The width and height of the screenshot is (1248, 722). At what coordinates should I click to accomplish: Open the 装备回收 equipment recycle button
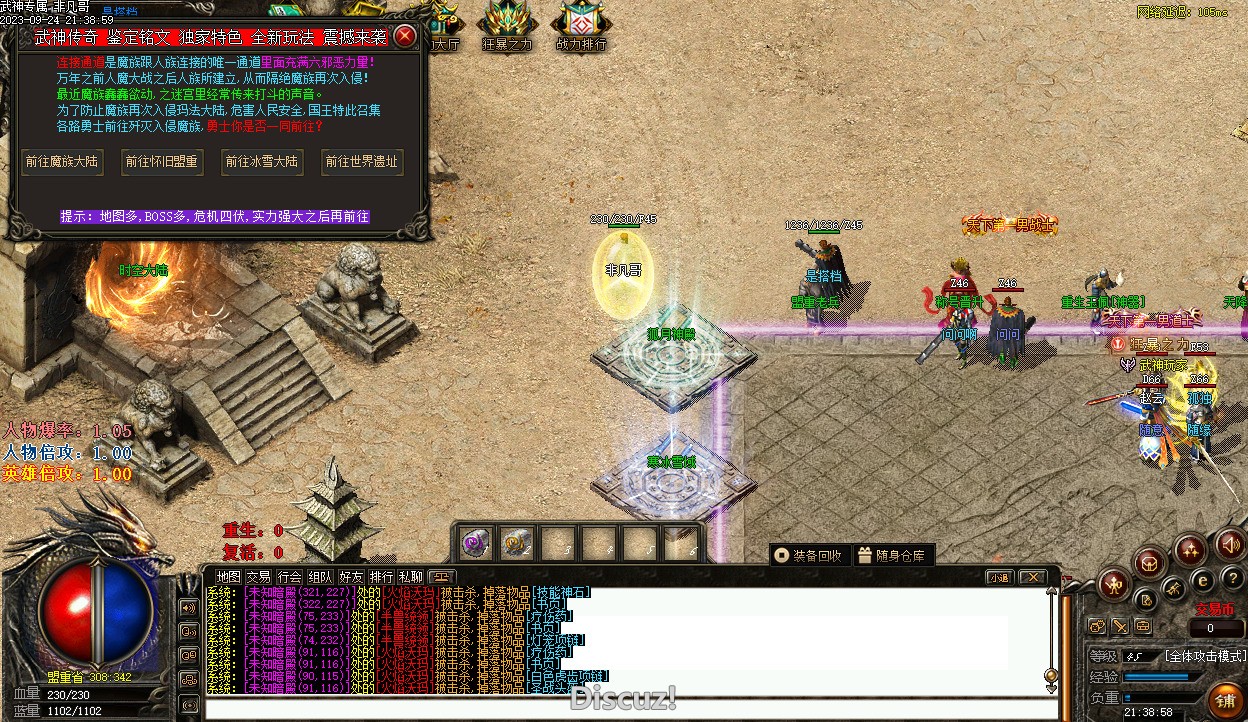809,556
